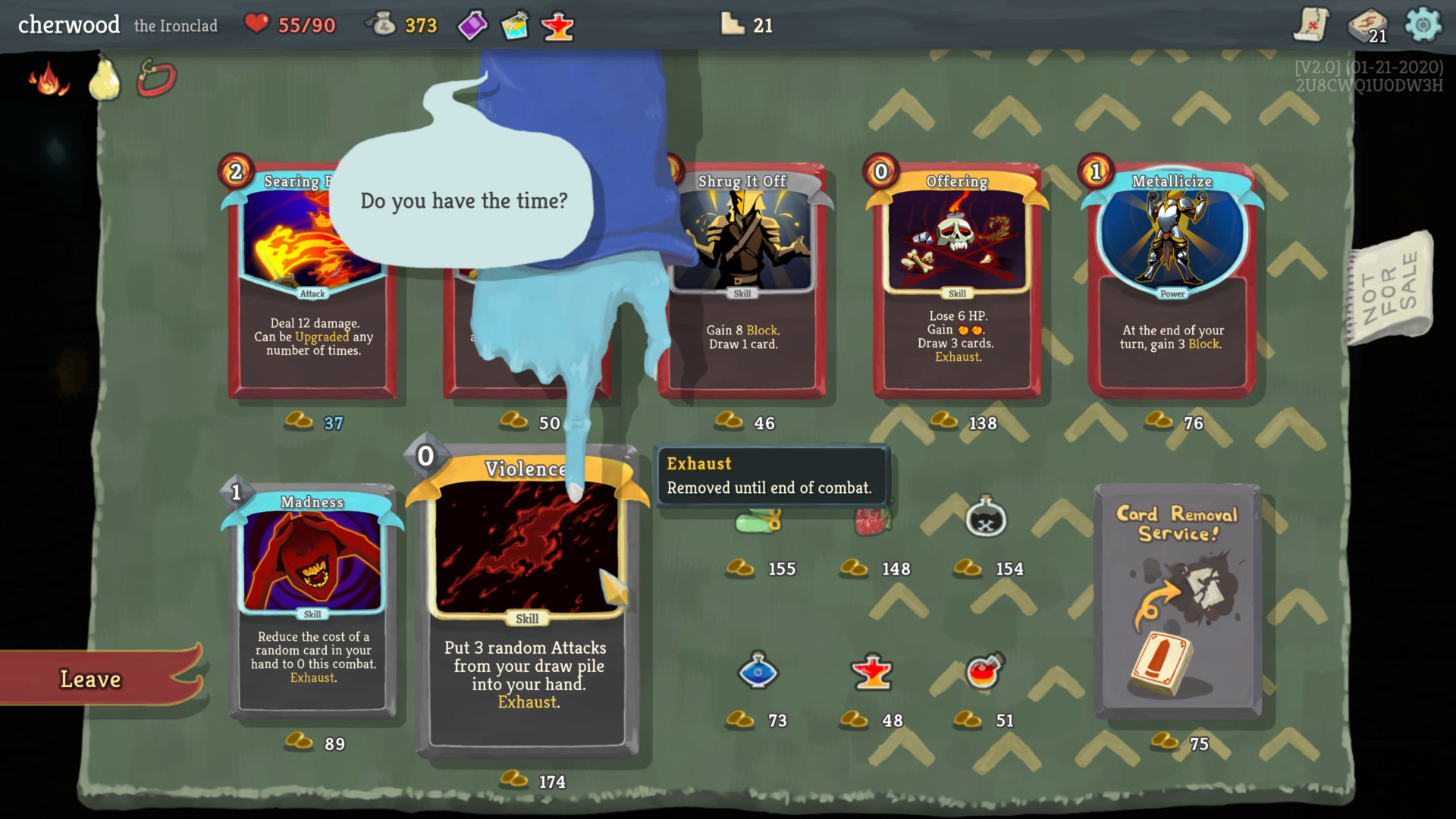1456x819 pixels.
Task: Buy the red potion costing 48 gold
Action: 872,673
